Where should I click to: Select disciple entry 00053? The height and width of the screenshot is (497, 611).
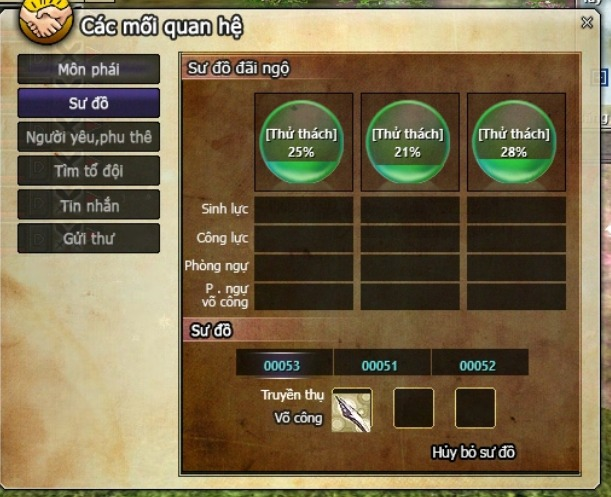click(282, 365)
